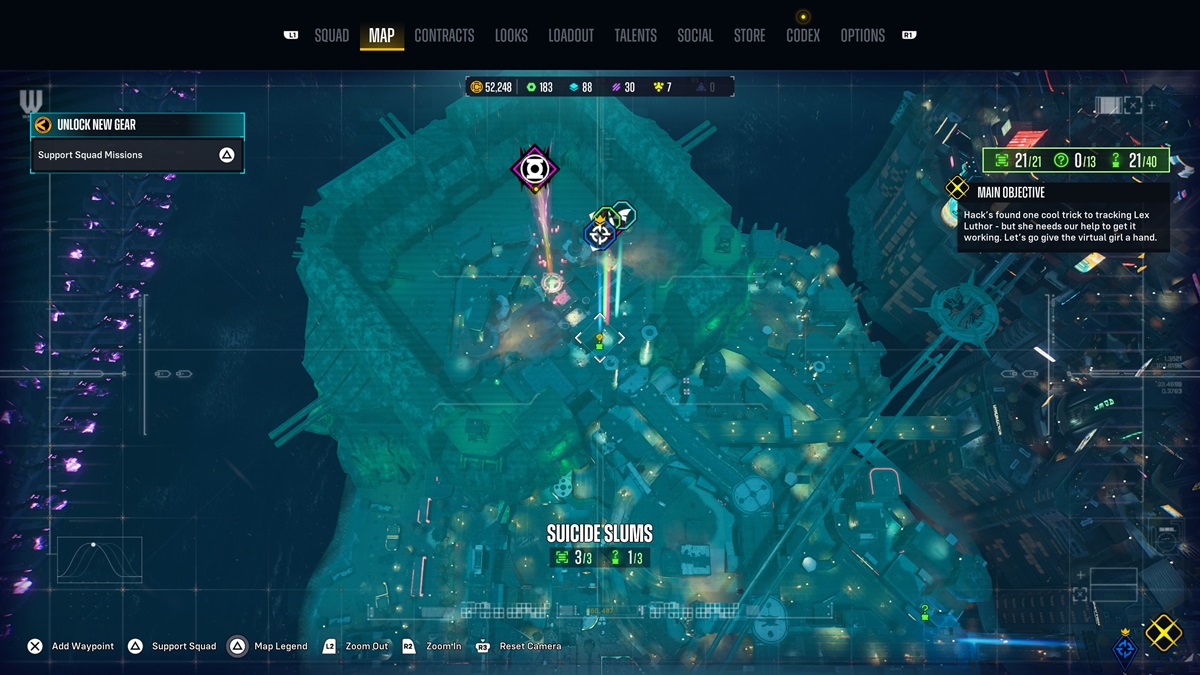
Task: Select the Suicide Slums district label
Action: point(599,534)
